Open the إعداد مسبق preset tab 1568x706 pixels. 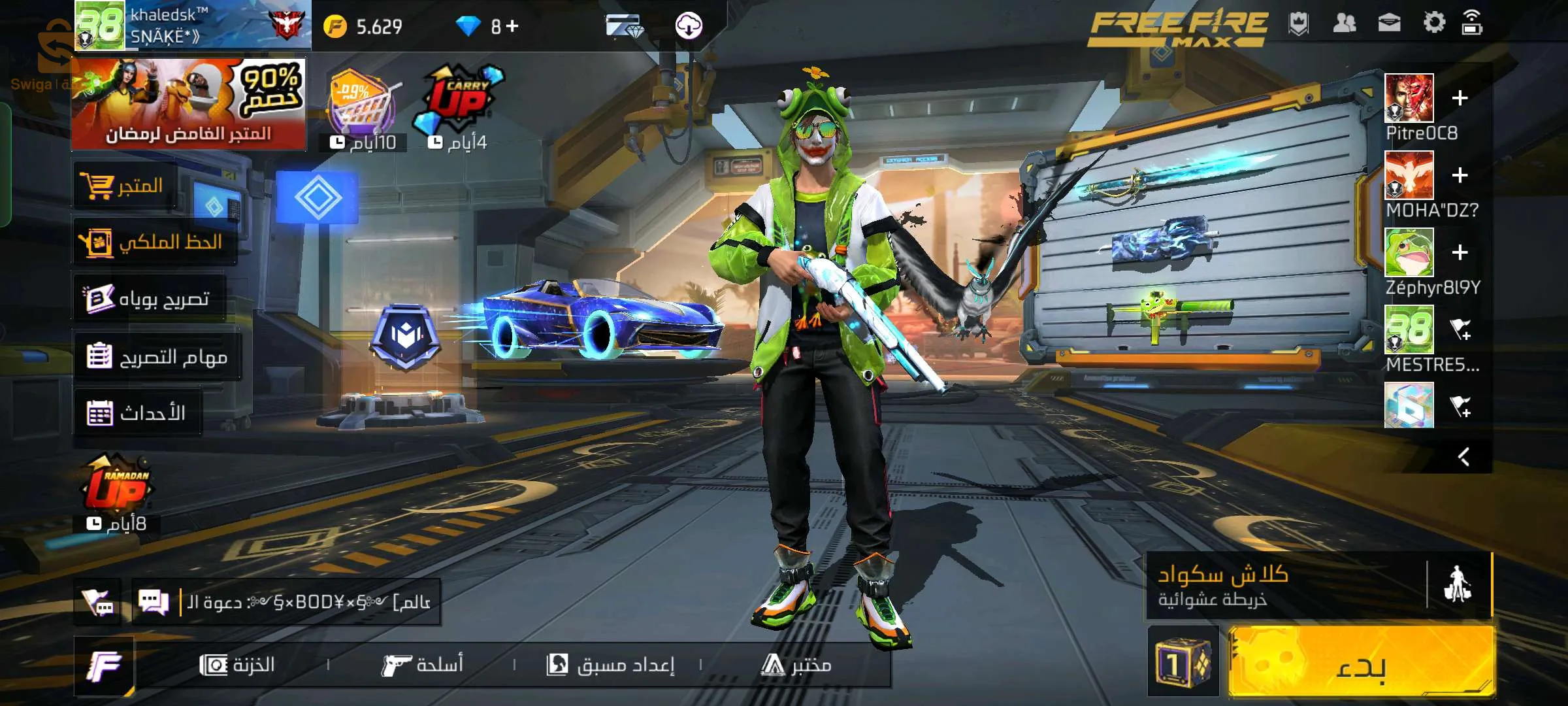click(x=610, y=665)
